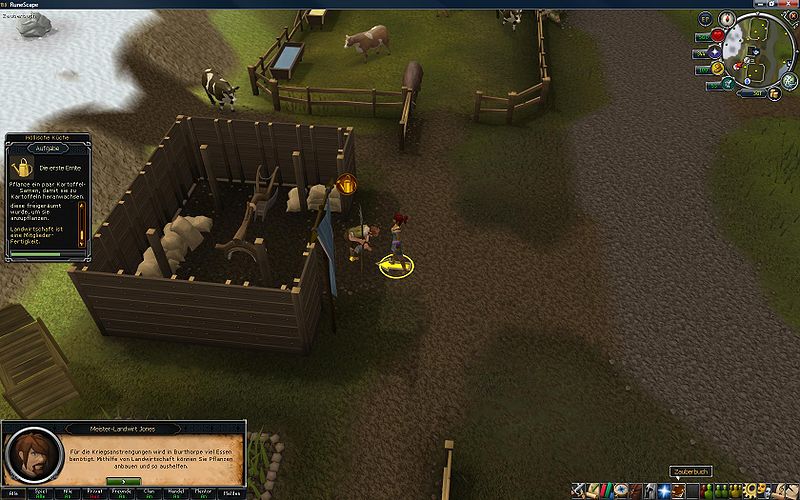Screen dimensions: 800x500
Task: Open the Zauberbuch spellbook tab
Action: [679, 490]
